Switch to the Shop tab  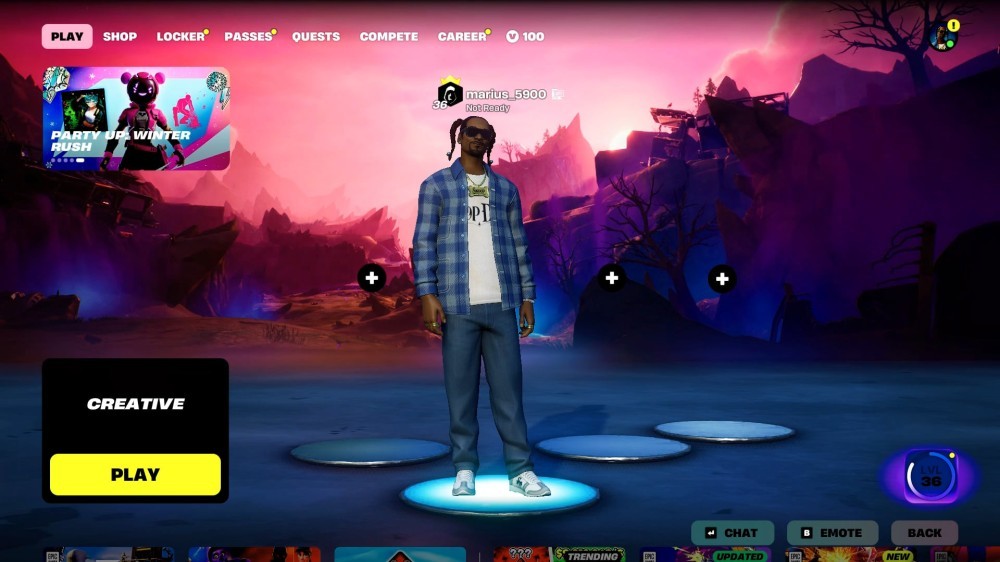120,37
